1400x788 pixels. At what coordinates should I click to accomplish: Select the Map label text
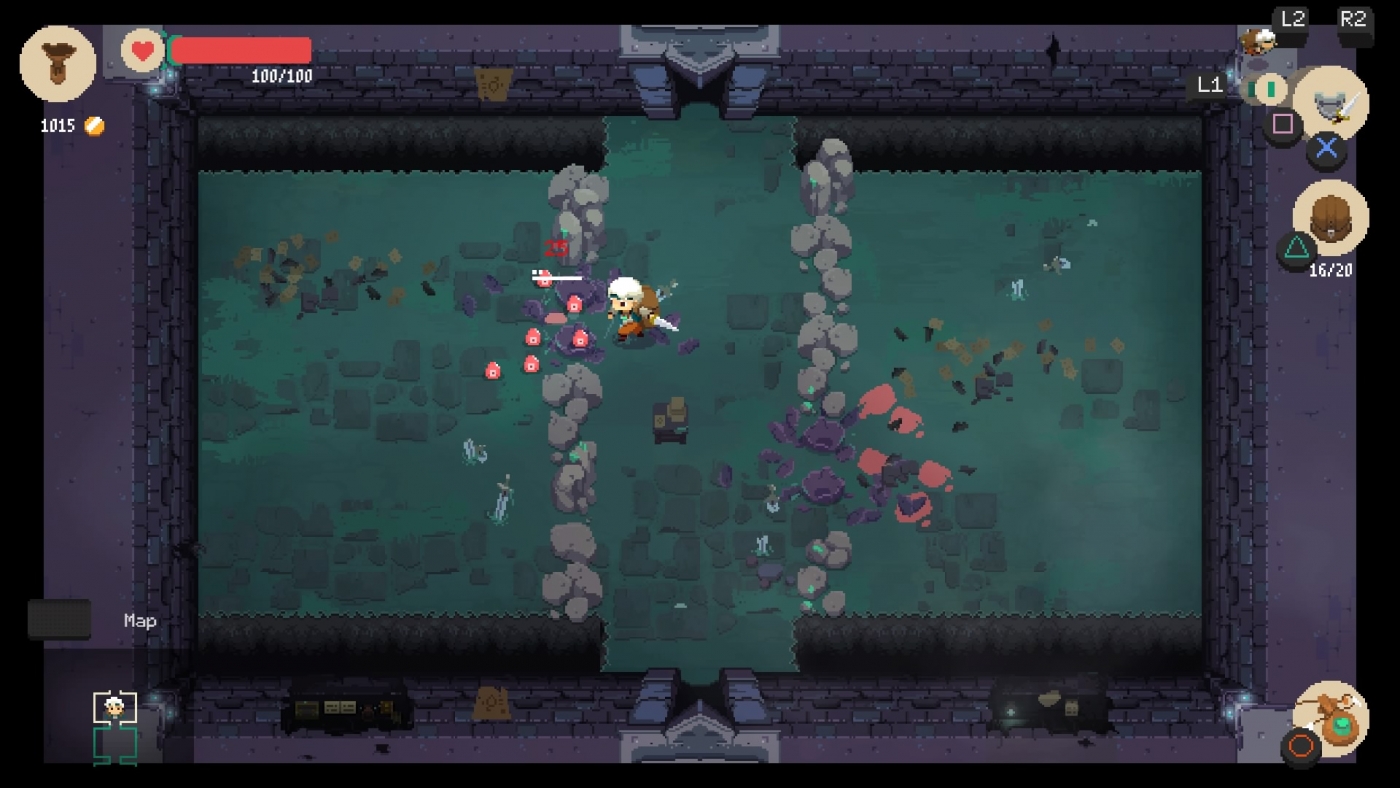(139, 620)
